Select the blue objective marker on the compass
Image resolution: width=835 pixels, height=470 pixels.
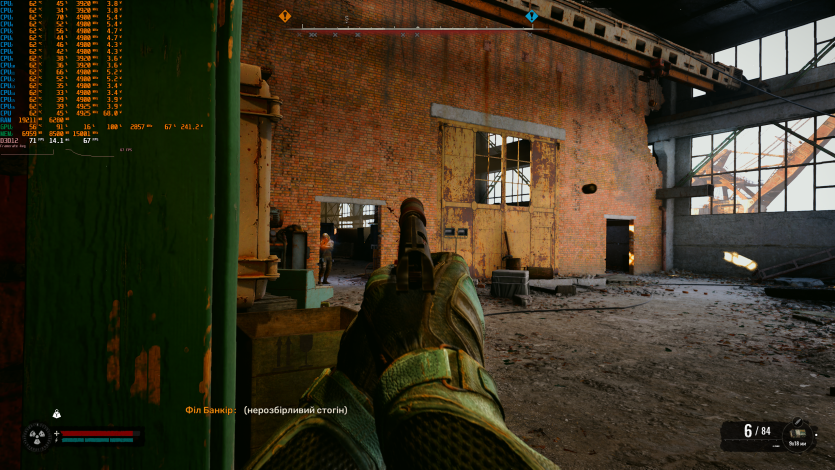point(532,16)
